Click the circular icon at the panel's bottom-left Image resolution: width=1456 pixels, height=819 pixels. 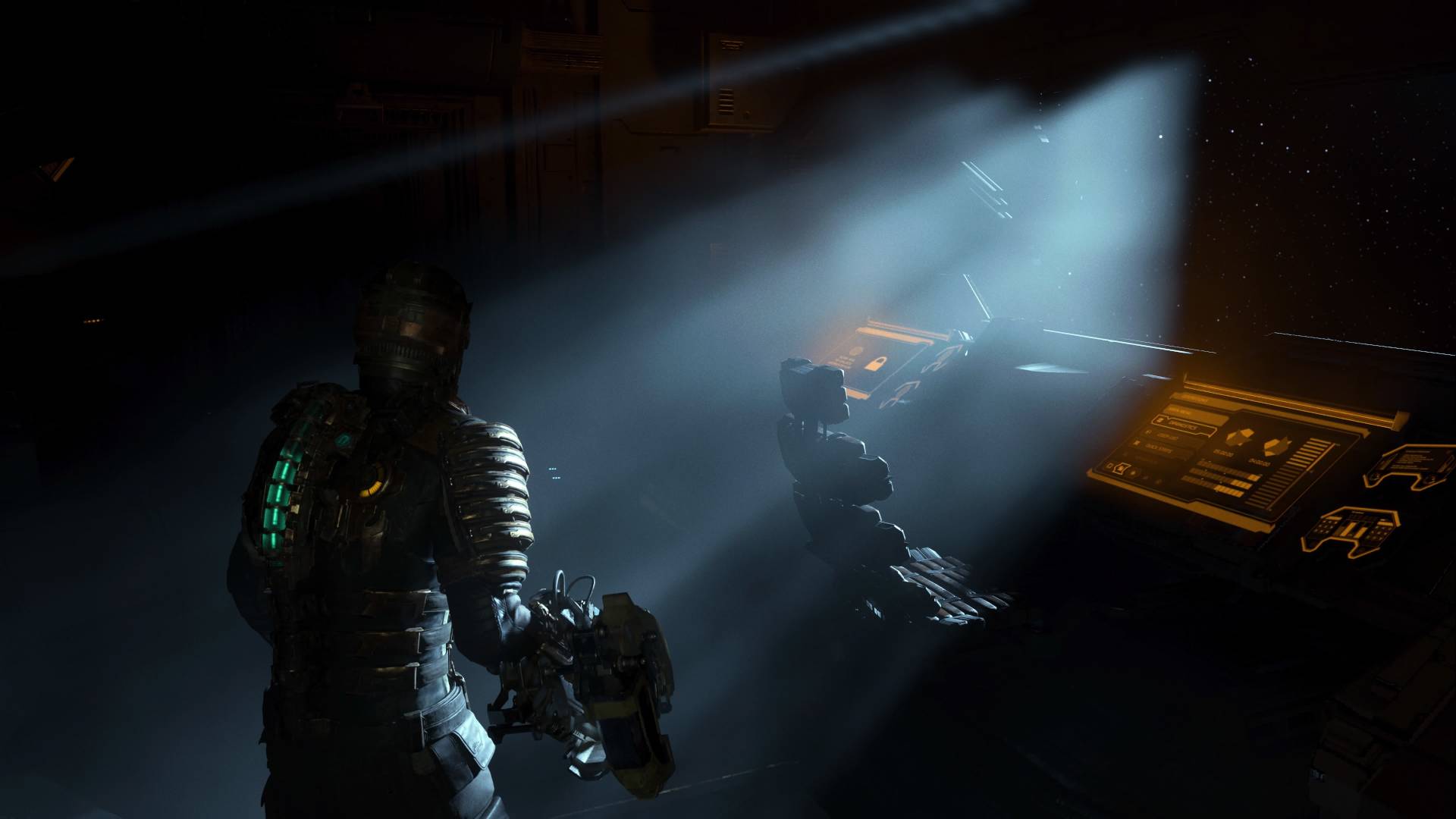click(1121, 468)
